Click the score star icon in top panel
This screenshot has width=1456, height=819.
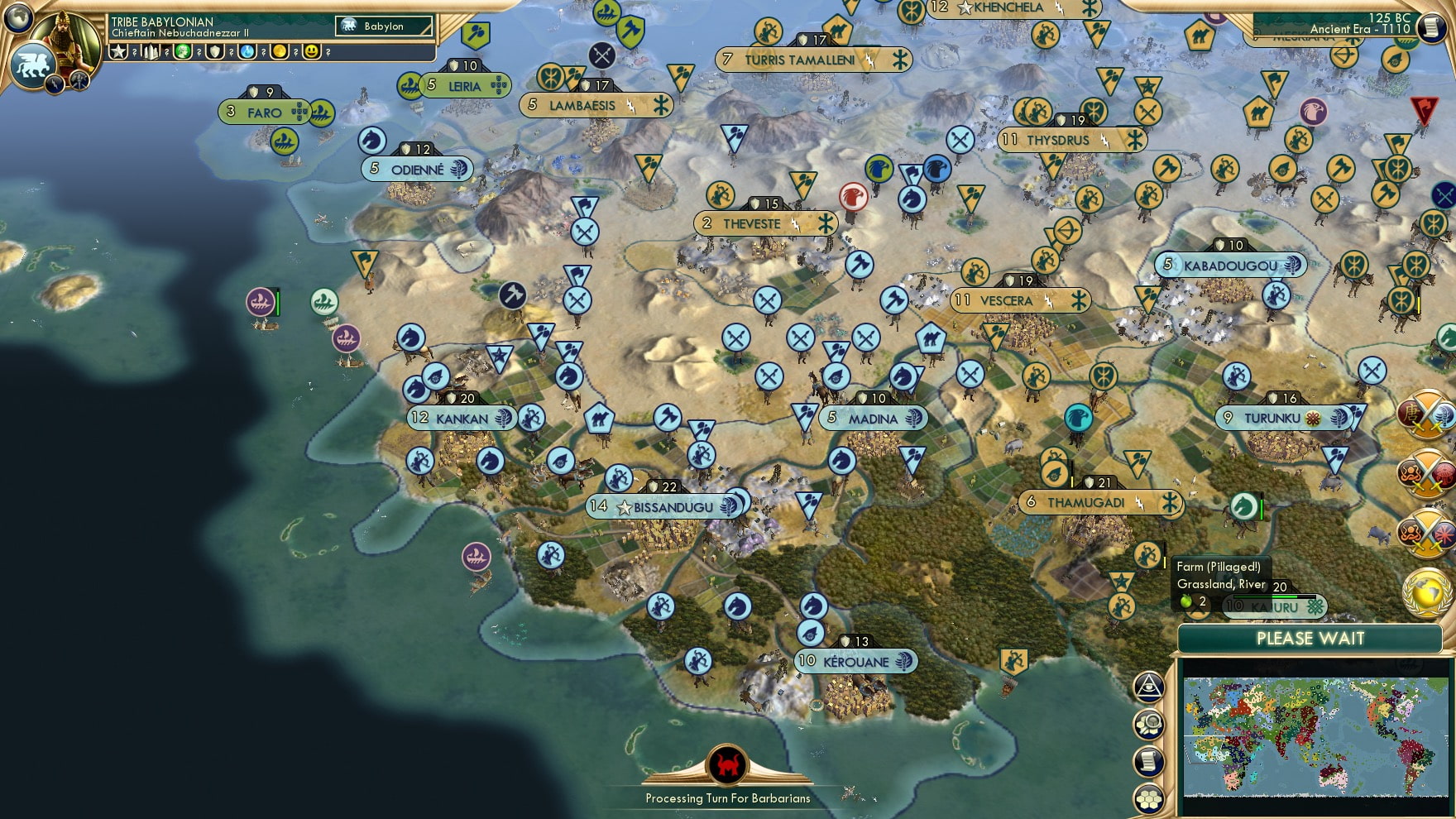coord(118,52)
